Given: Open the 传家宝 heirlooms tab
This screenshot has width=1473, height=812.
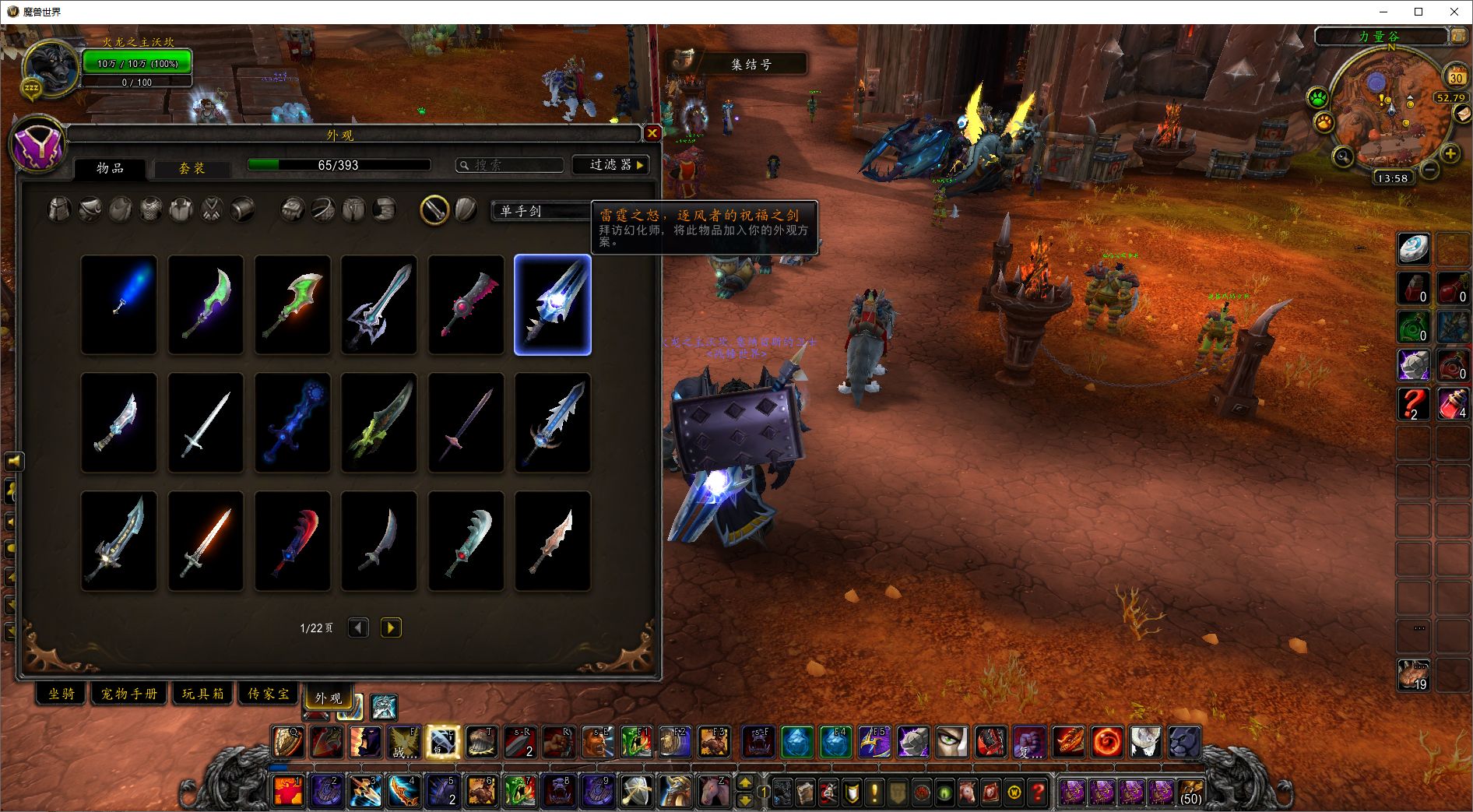Looking at the screenshot, I should tap(268, 693).
